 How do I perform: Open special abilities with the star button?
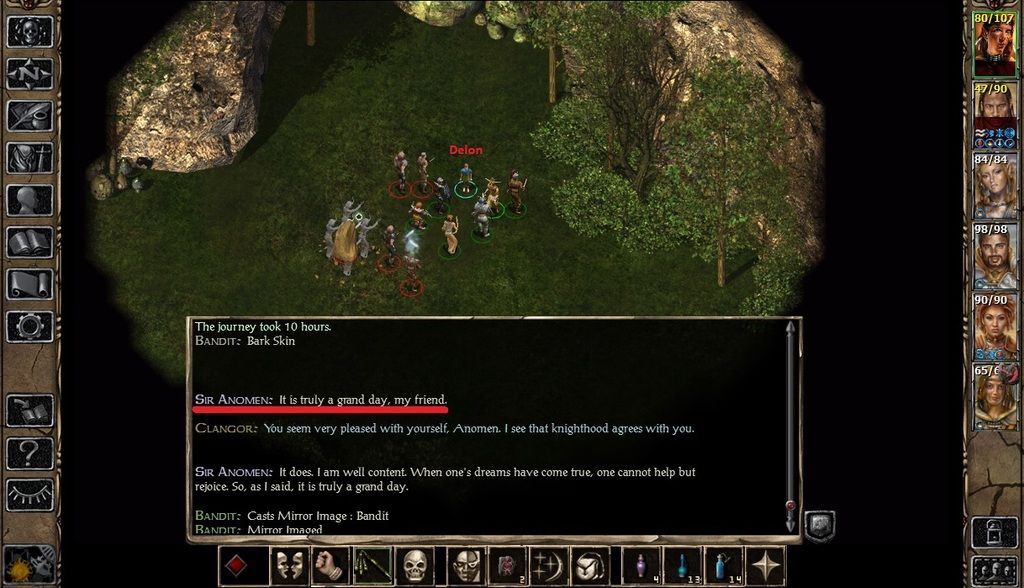[767, 566]
